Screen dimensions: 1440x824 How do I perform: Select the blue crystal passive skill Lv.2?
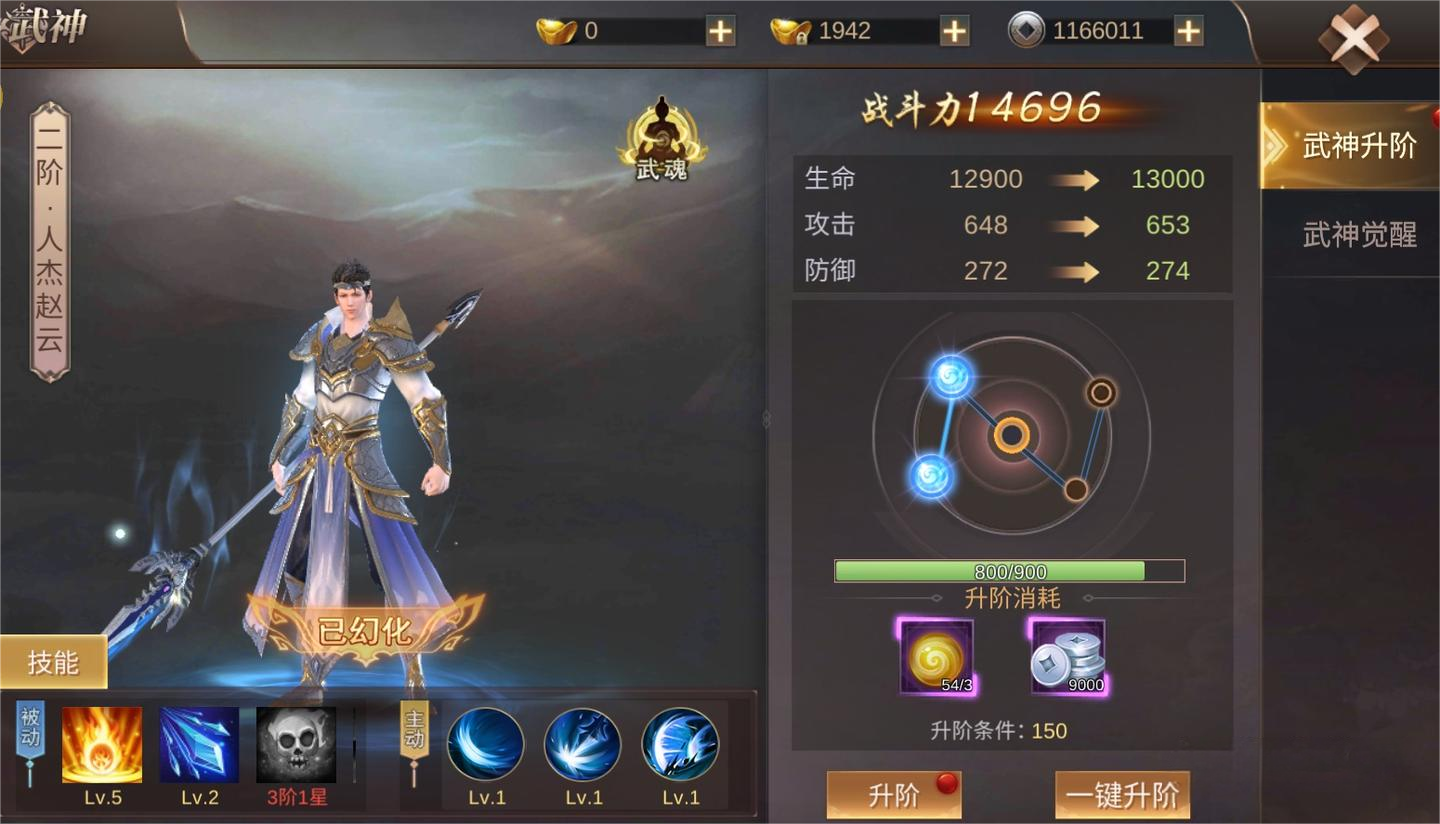[x=199, y=745]
